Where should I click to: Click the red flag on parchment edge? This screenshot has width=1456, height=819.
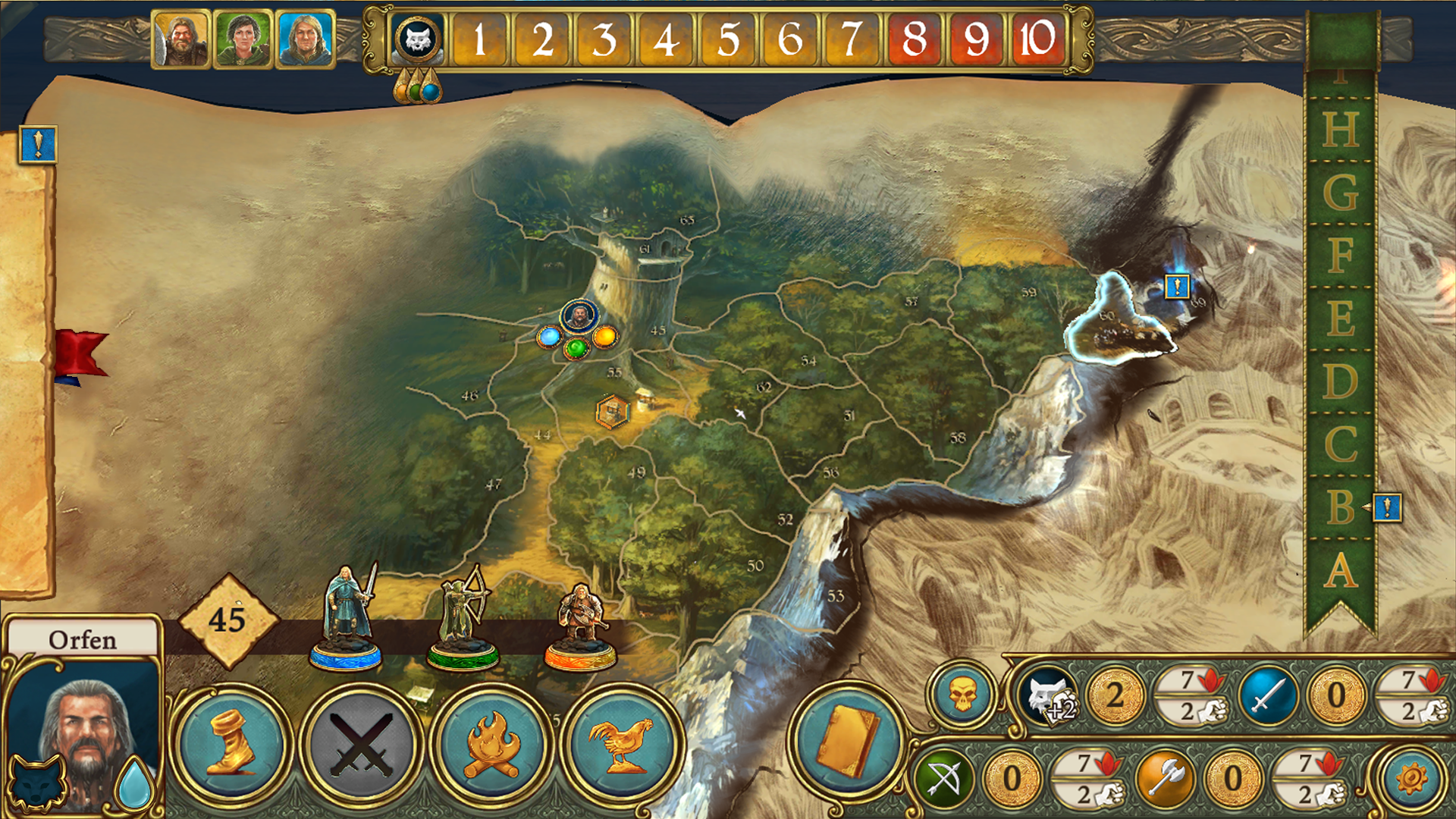point(80,353)
